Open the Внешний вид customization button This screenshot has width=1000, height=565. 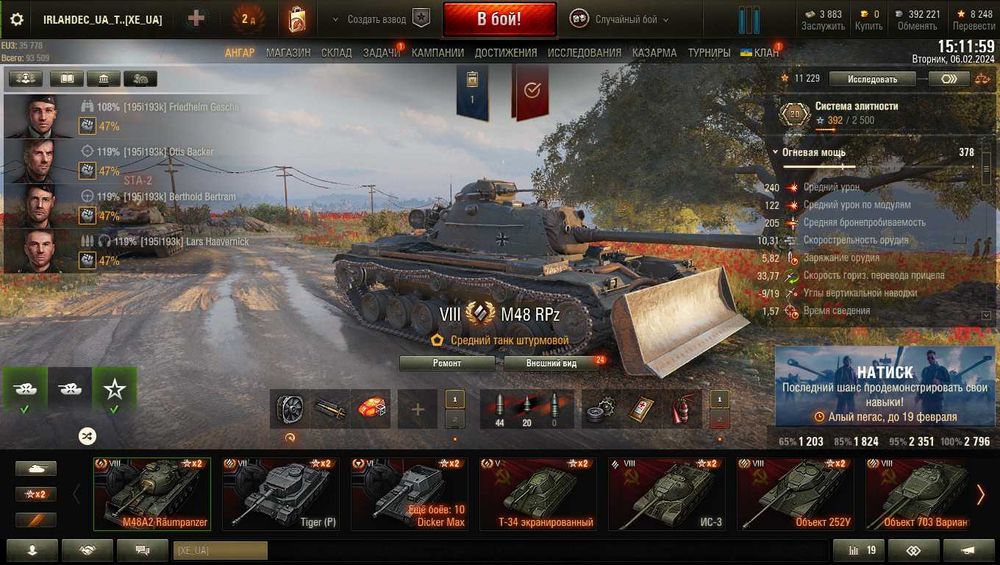click(553, 363)
